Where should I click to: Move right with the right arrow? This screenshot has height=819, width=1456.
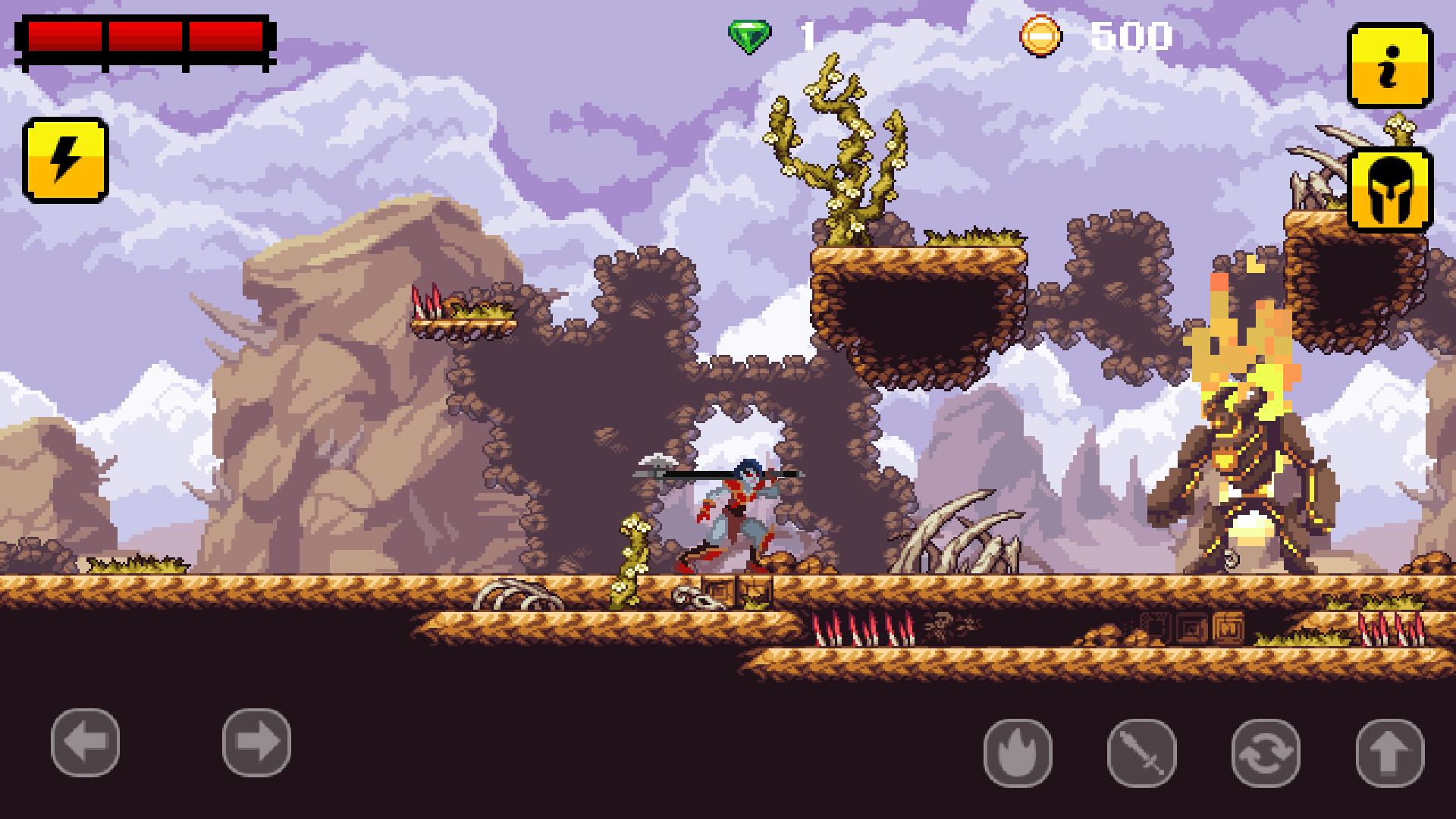click(256, 742)
